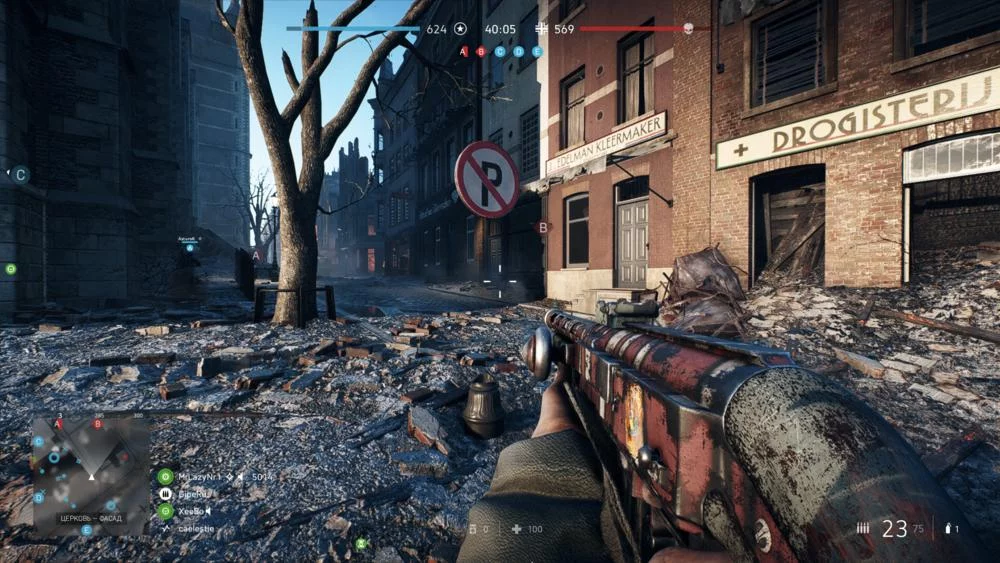Select flag E in the top objective row
The height and width of the screenshot is (563, 1000).
pos(537,51)
